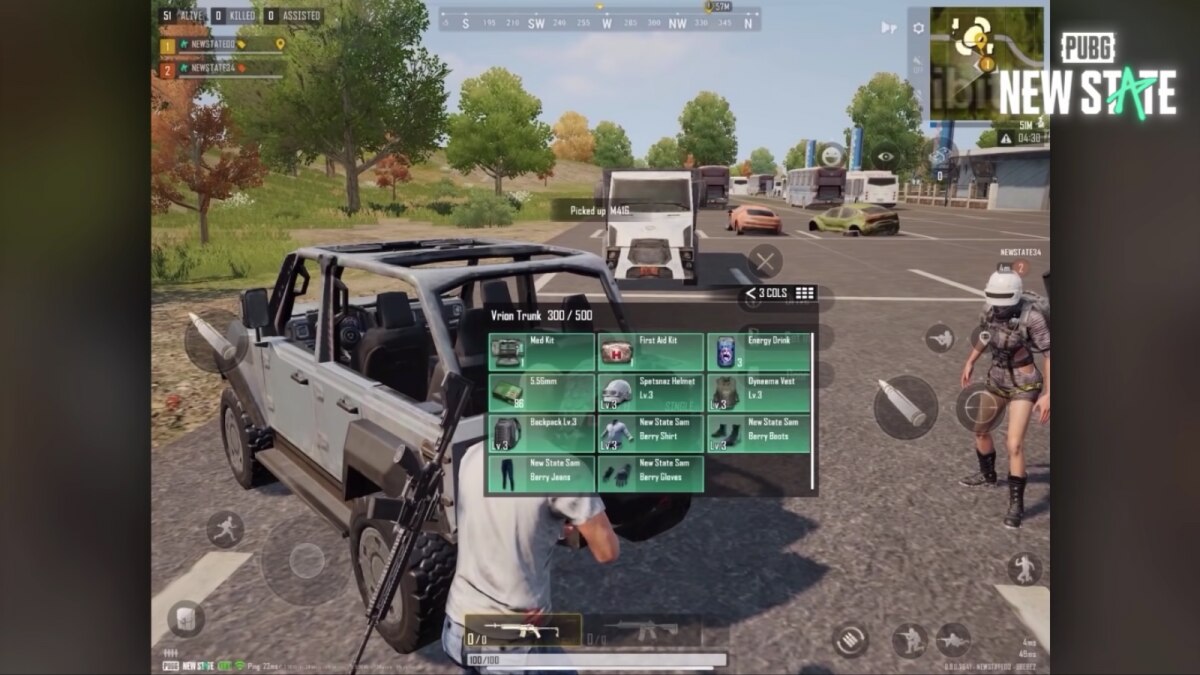The image size is (1200, 675).
Task: Pick up the Dyneema Vest Lv.3
Action: pos(759,393)
